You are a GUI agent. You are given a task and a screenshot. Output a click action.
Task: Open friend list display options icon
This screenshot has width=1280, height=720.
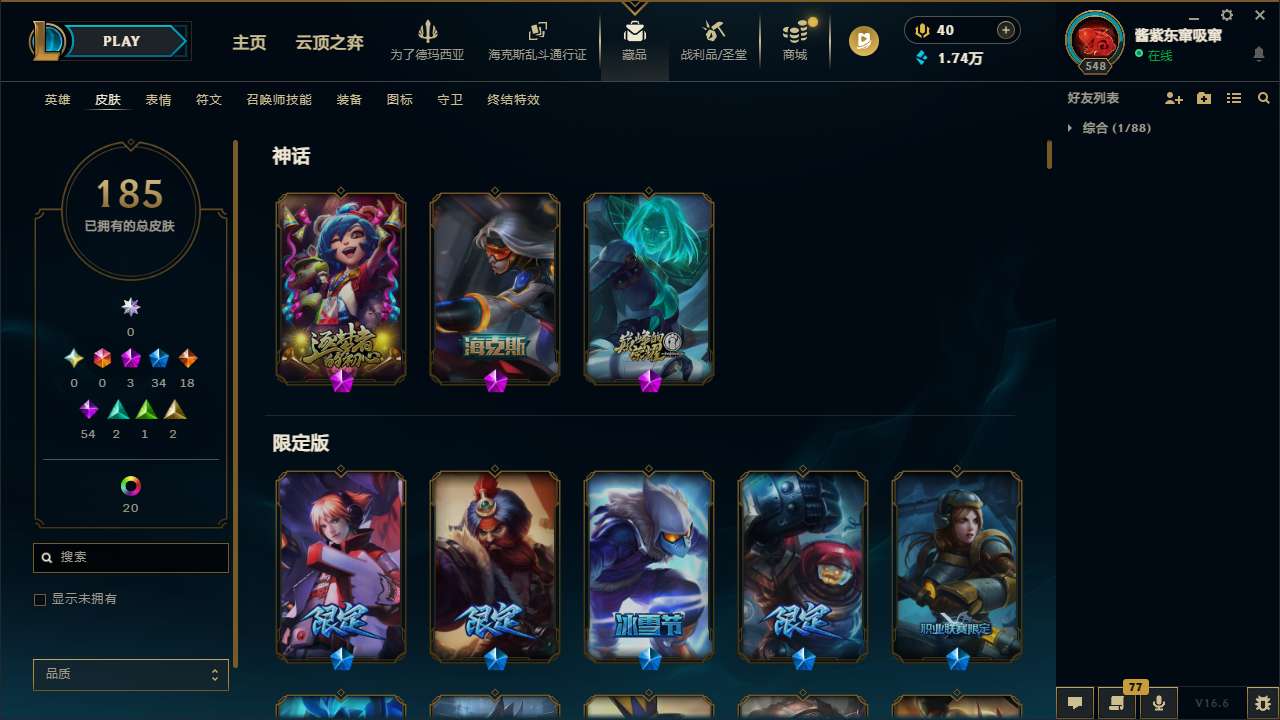pos(1234,97)
